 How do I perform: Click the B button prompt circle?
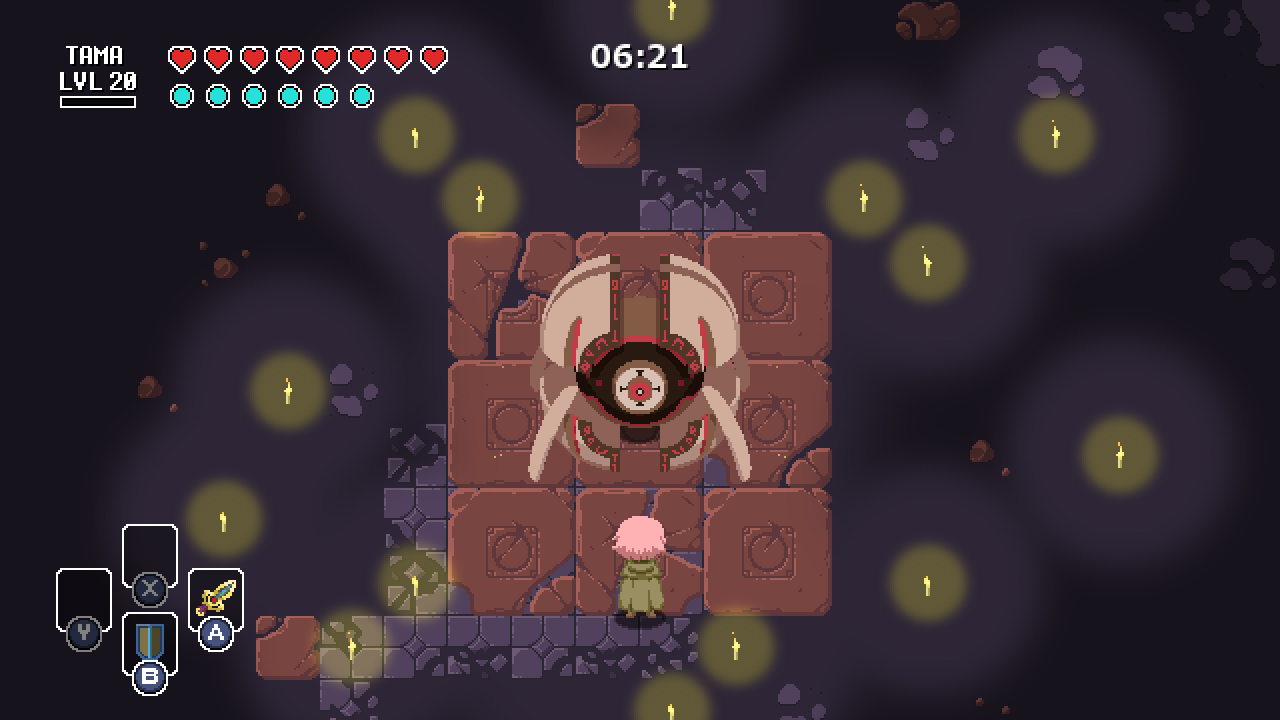(x=150, y=679)
